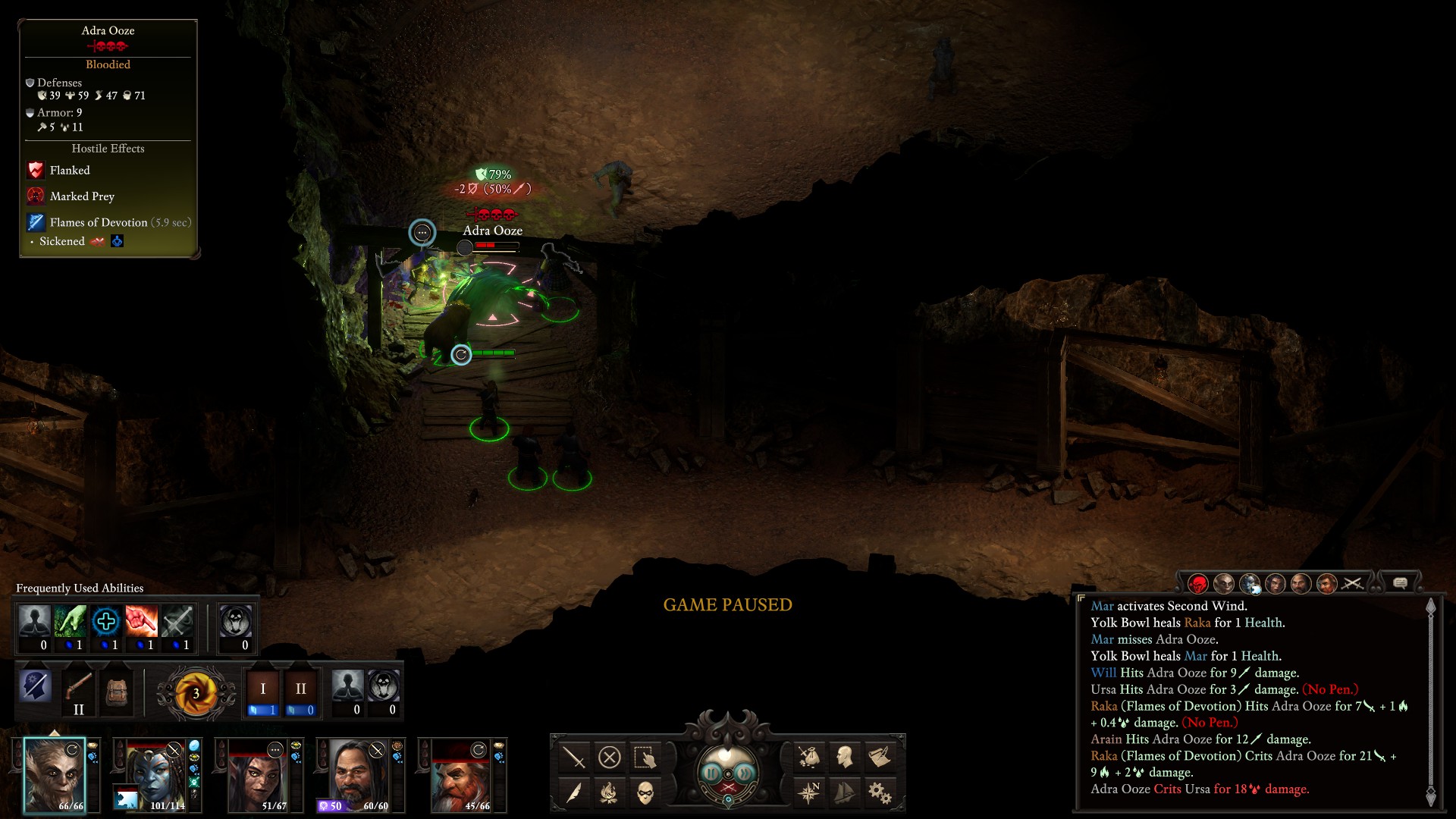Open the level I abilities tab
The height and width of the screenshot is (819, 1456).
262,692
